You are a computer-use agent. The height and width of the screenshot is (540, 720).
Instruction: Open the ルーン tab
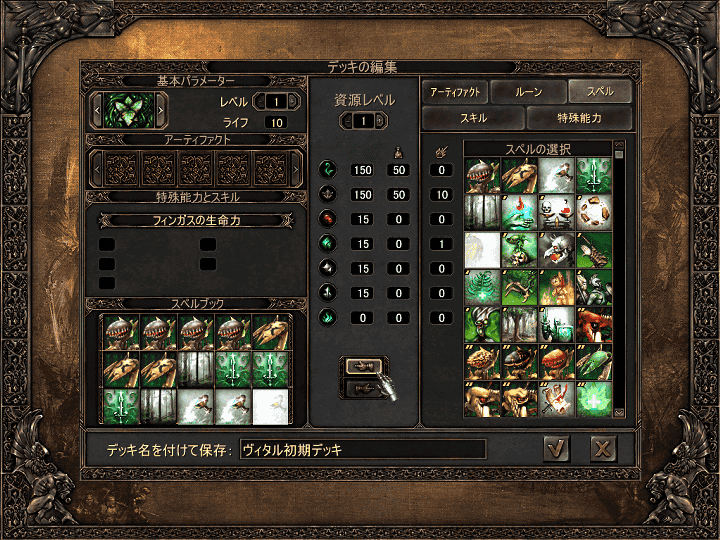528,92
